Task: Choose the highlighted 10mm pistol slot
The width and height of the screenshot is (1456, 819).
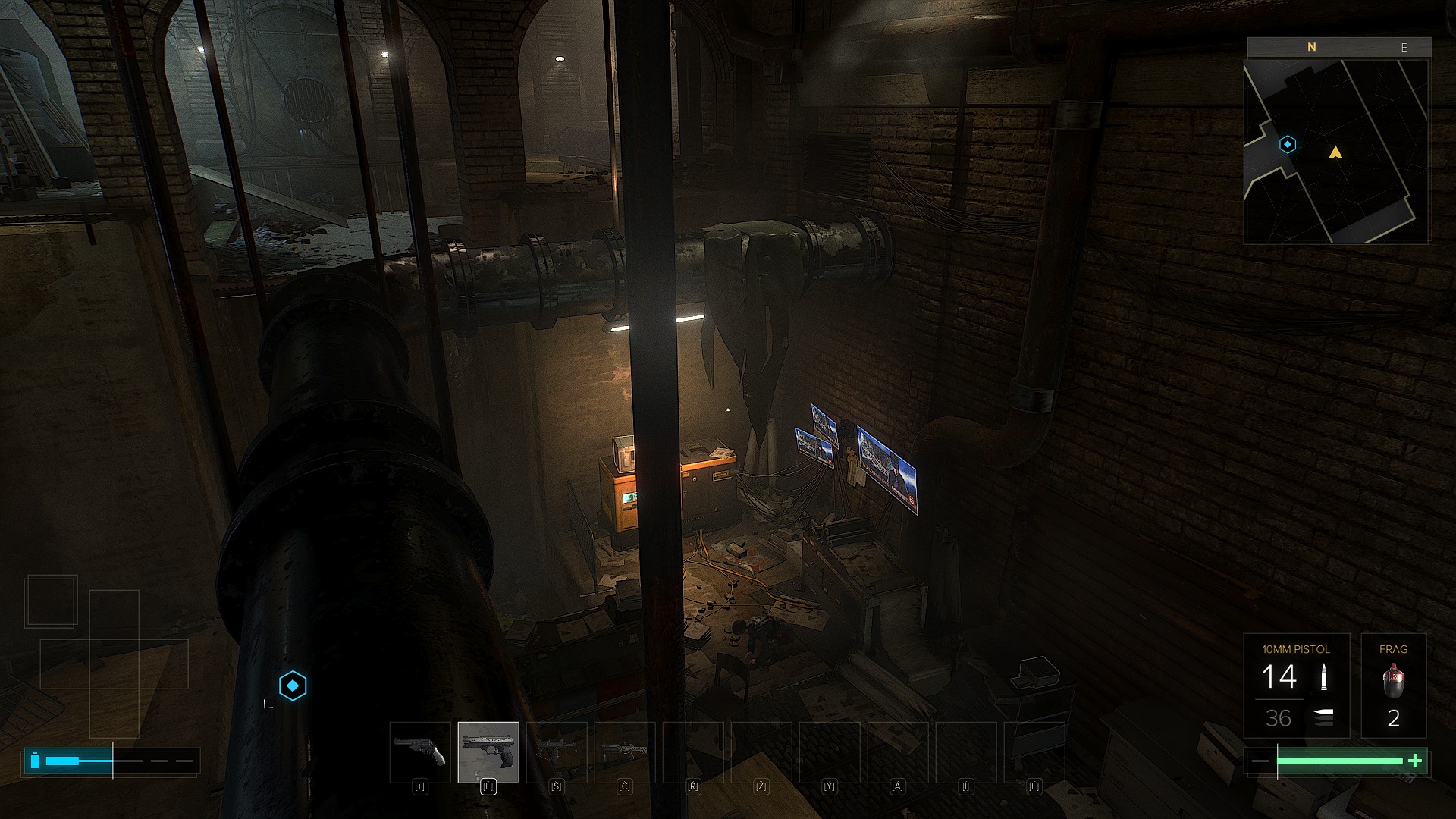Action: click(x=488, y=752)
